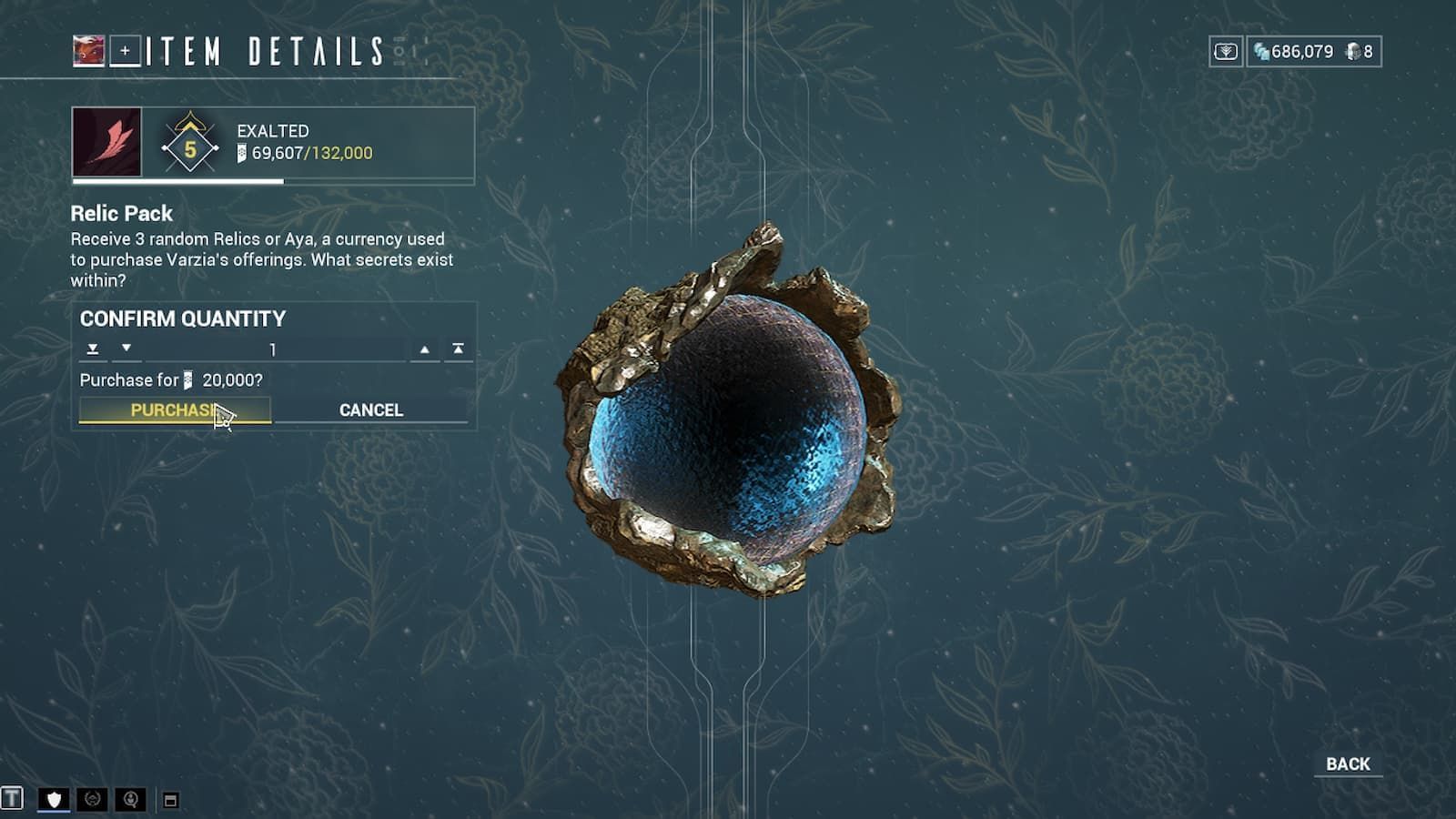Image resolution: width=1456 pixels, height=819 pixels.
Task: Cancel the relic pack purchase
Action: click(x=370, y=409)
